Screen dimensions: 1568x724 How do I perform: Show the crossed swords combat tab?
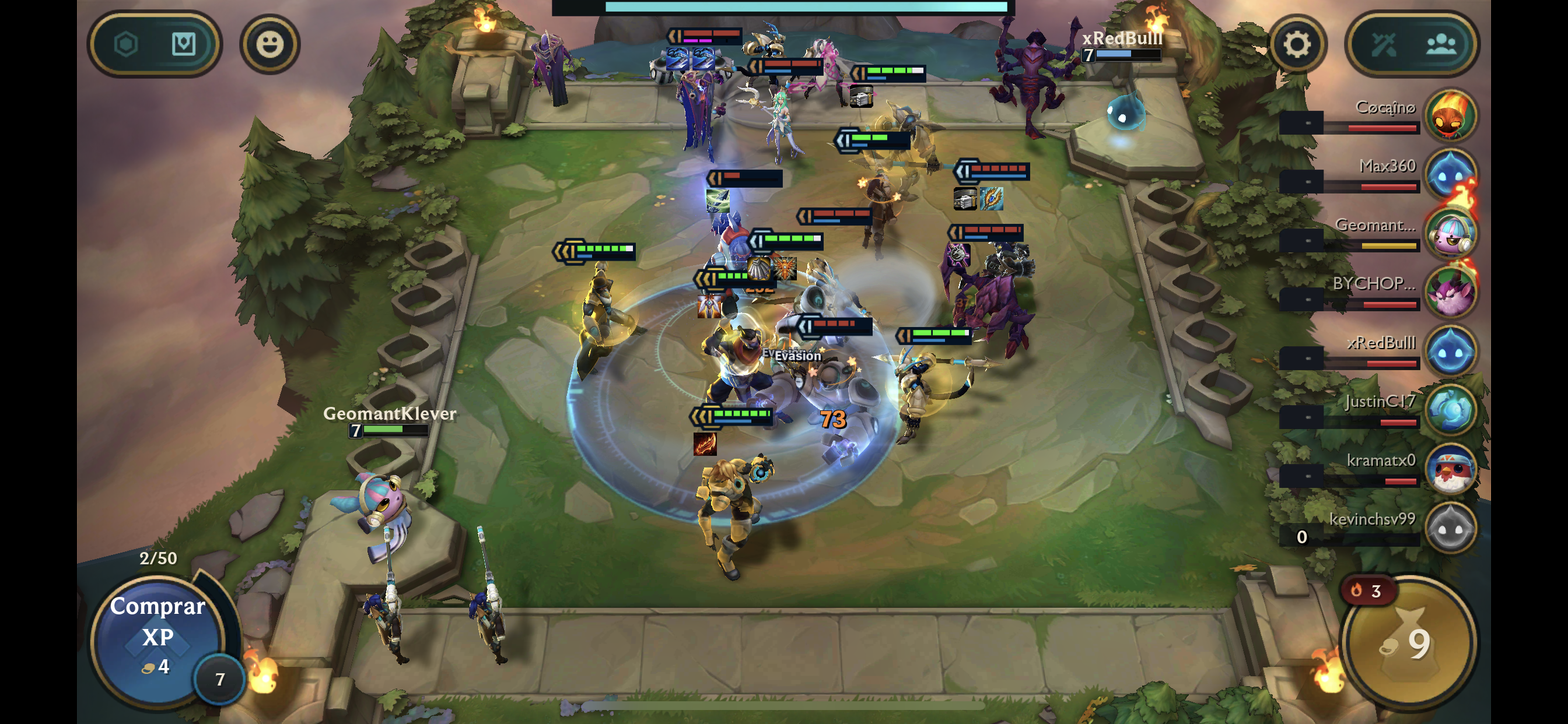tap(1383, 44)
